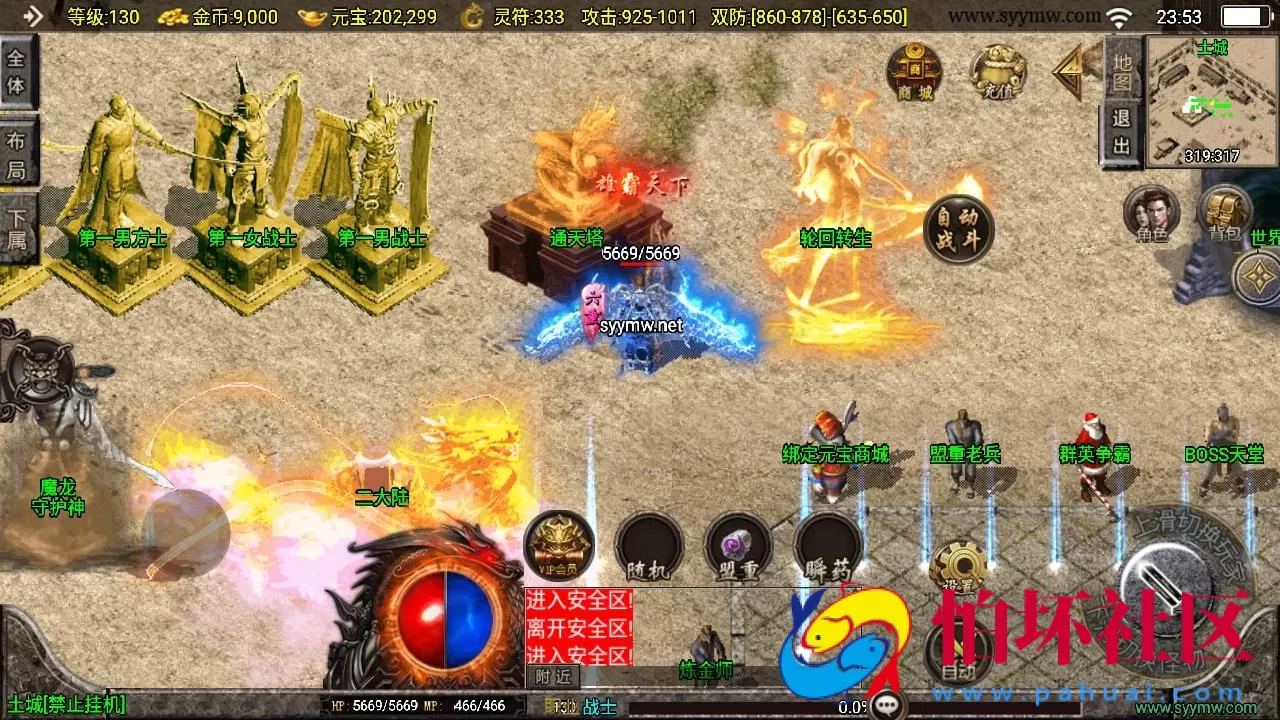Image resolution: width=1280 pixels, height=720 pixels.
Task: Use the 盟重 teleport scroll slot
Action: tap(738, 547)
